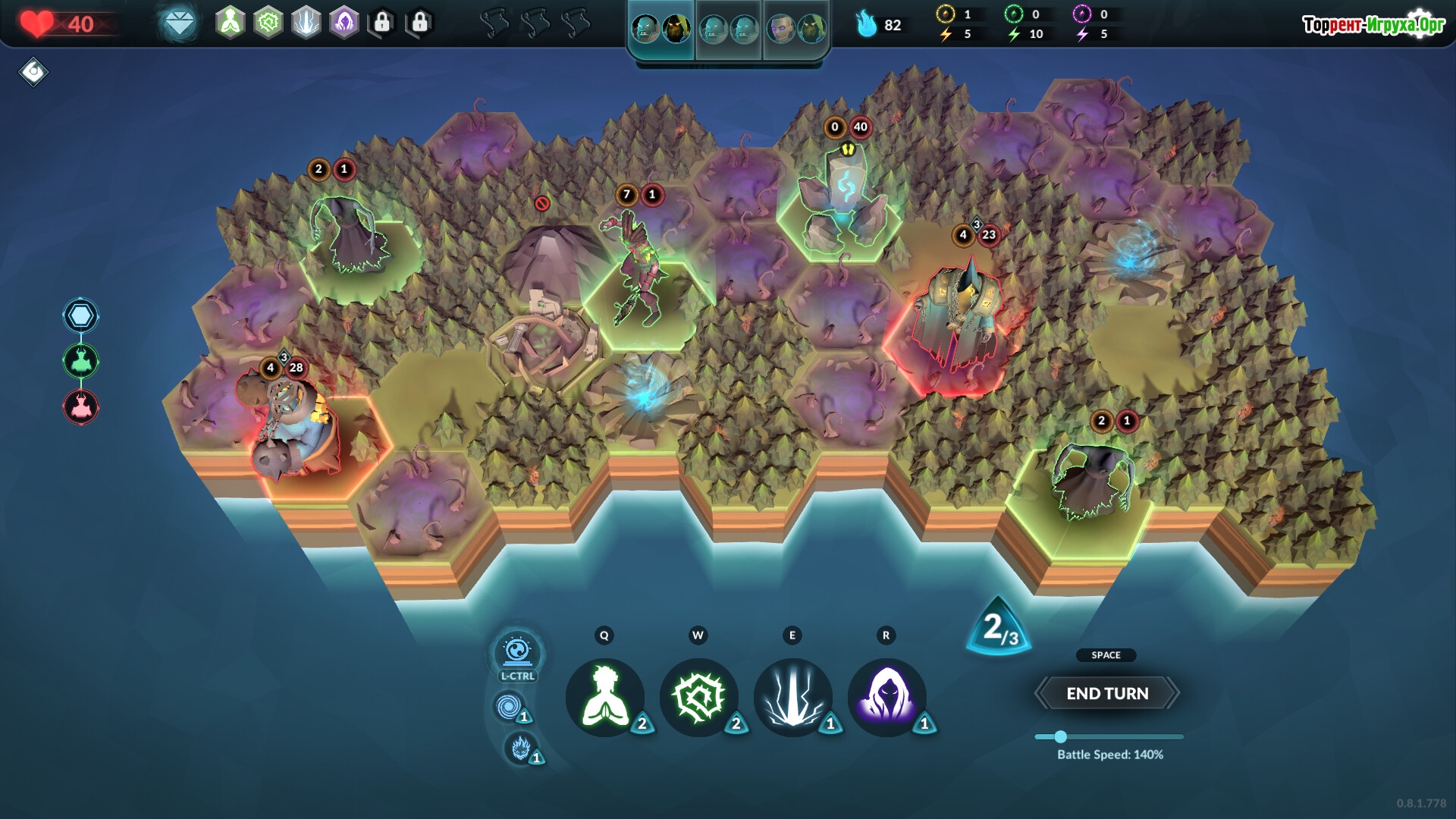Toggle the green horned unit filter
The height and width of the screenshot is (819, 1456).
coord(81,361)
